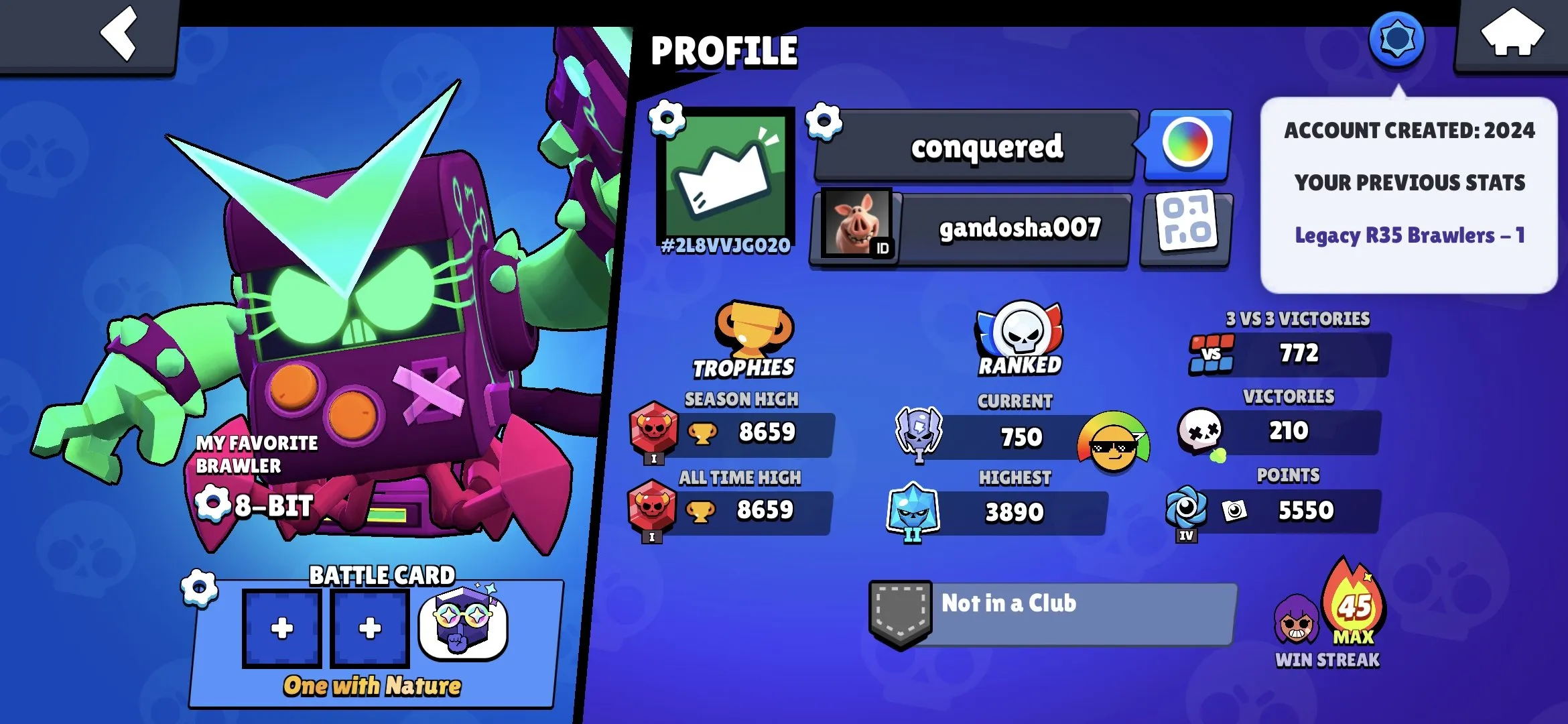Open the name color wheel picker
The image size is (1568, 724).
(x=1185, y=144)
